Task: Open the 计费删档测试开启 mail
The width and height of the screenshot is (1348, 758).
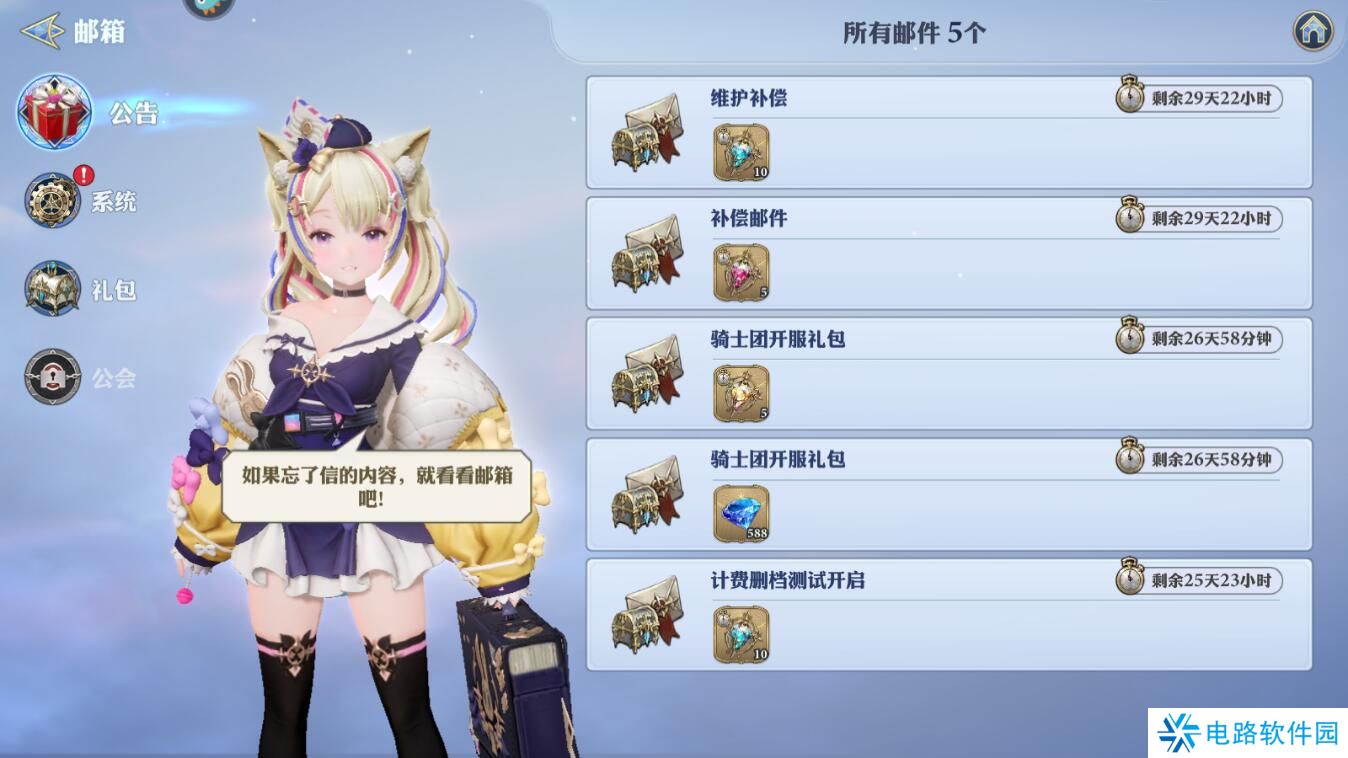Action: (x=948, y=614)
